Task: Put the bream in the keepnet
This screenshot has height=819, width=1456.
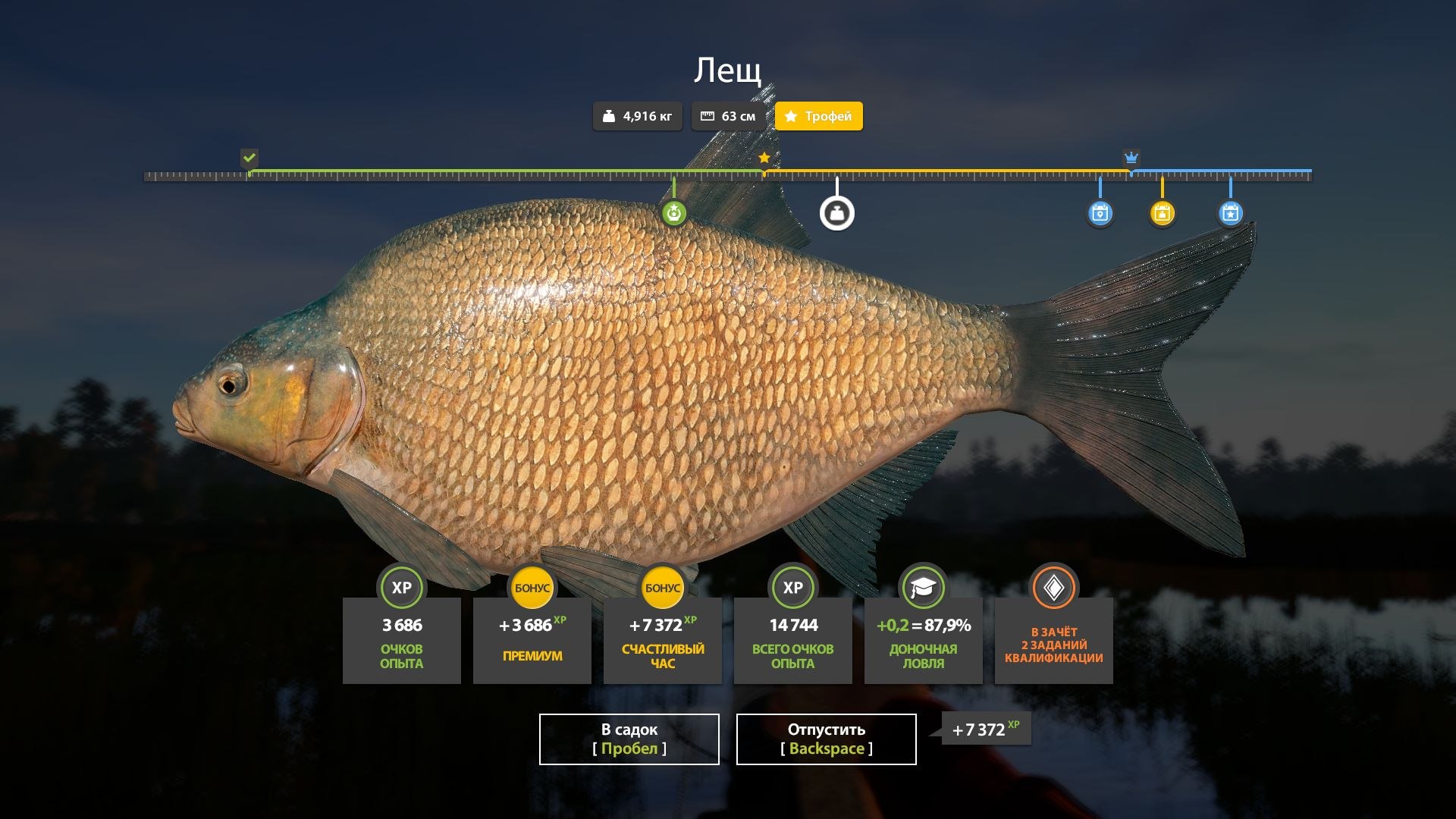Action: point(629,739)
